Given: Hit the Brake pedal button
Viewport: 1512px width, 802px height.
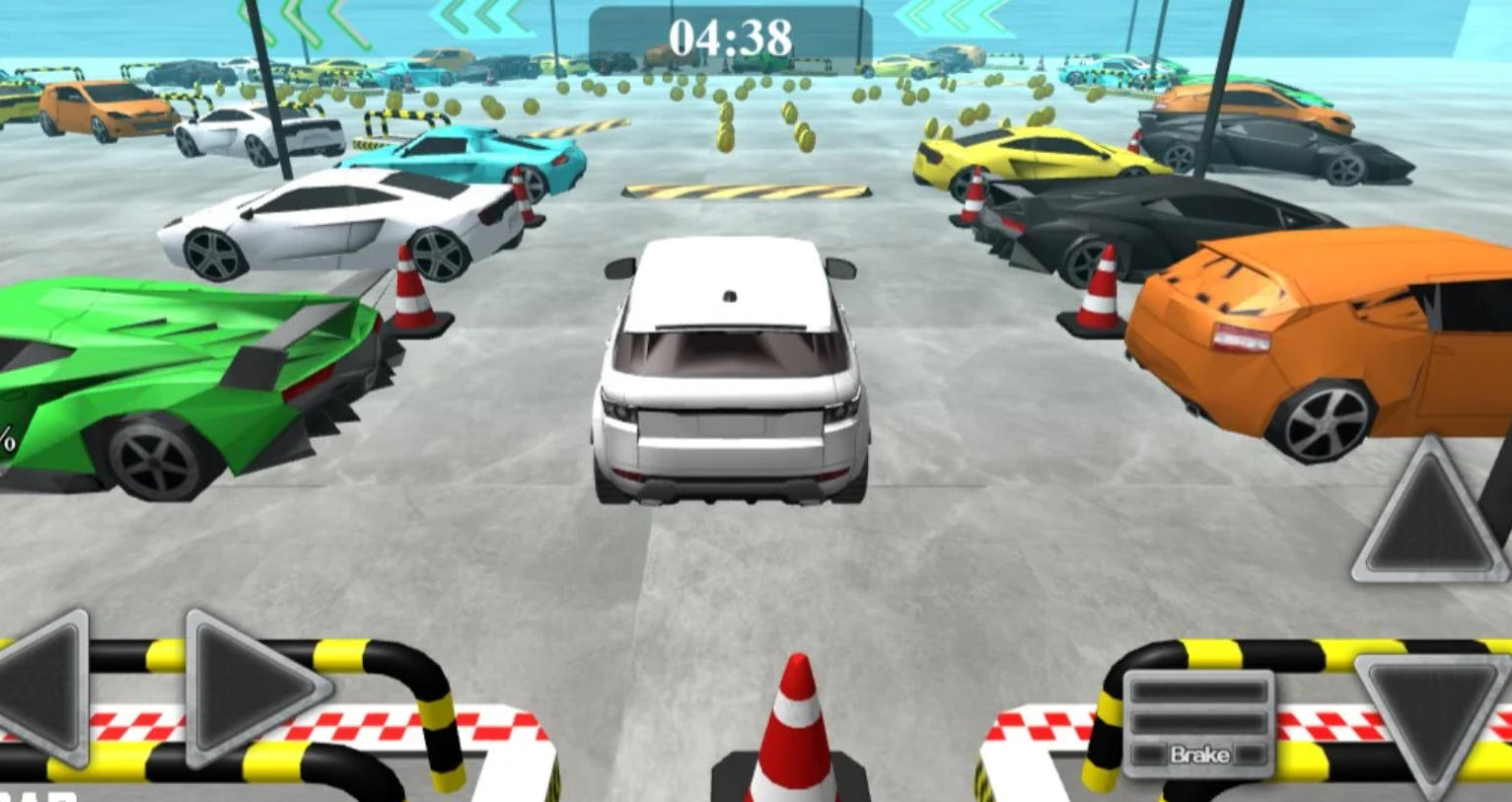Looking at the screenshot, I should [x=1198, y=725].
